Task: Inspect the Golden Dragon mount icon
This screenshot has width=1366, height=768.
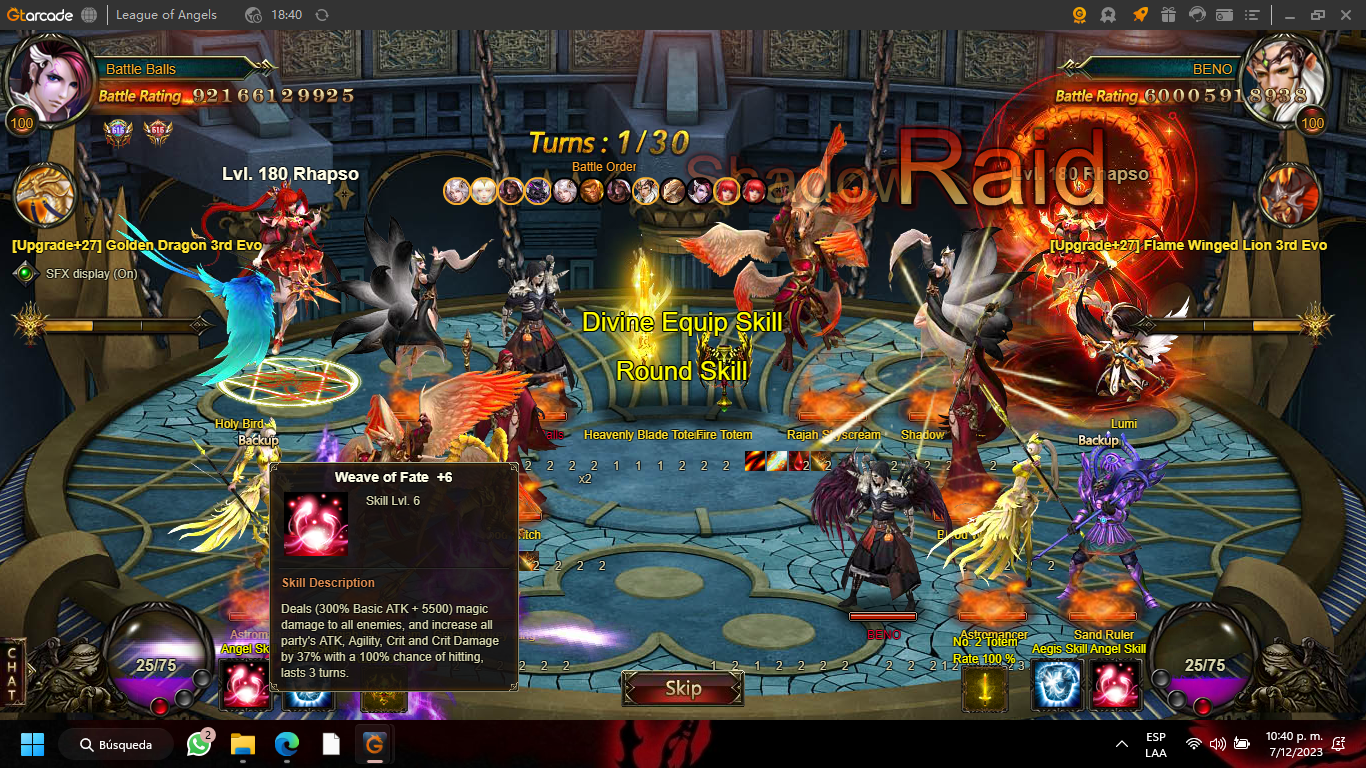Action: click(46, 196)
